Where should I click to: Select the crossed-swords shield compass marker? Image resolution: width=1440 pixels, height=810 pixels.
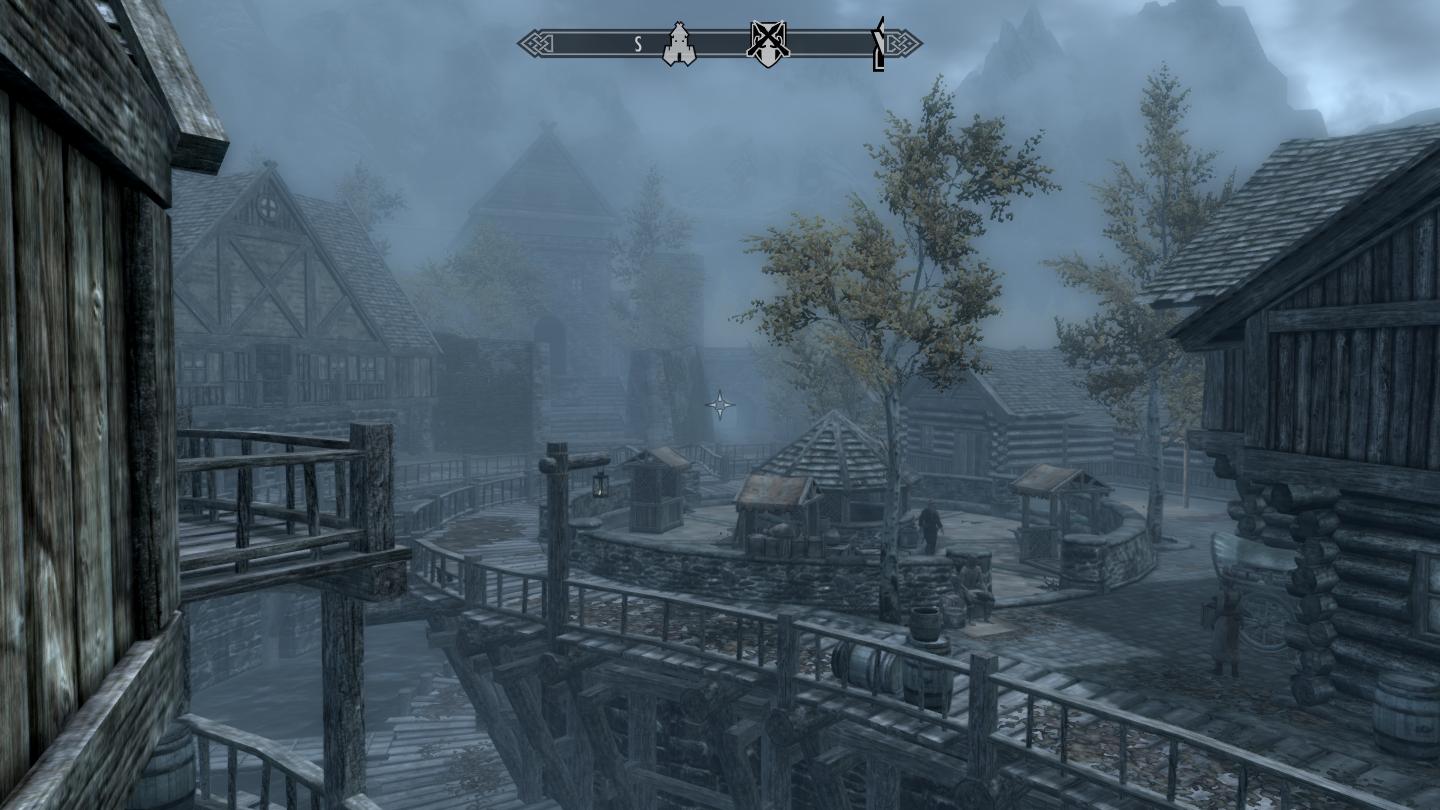tap(768, 44)
